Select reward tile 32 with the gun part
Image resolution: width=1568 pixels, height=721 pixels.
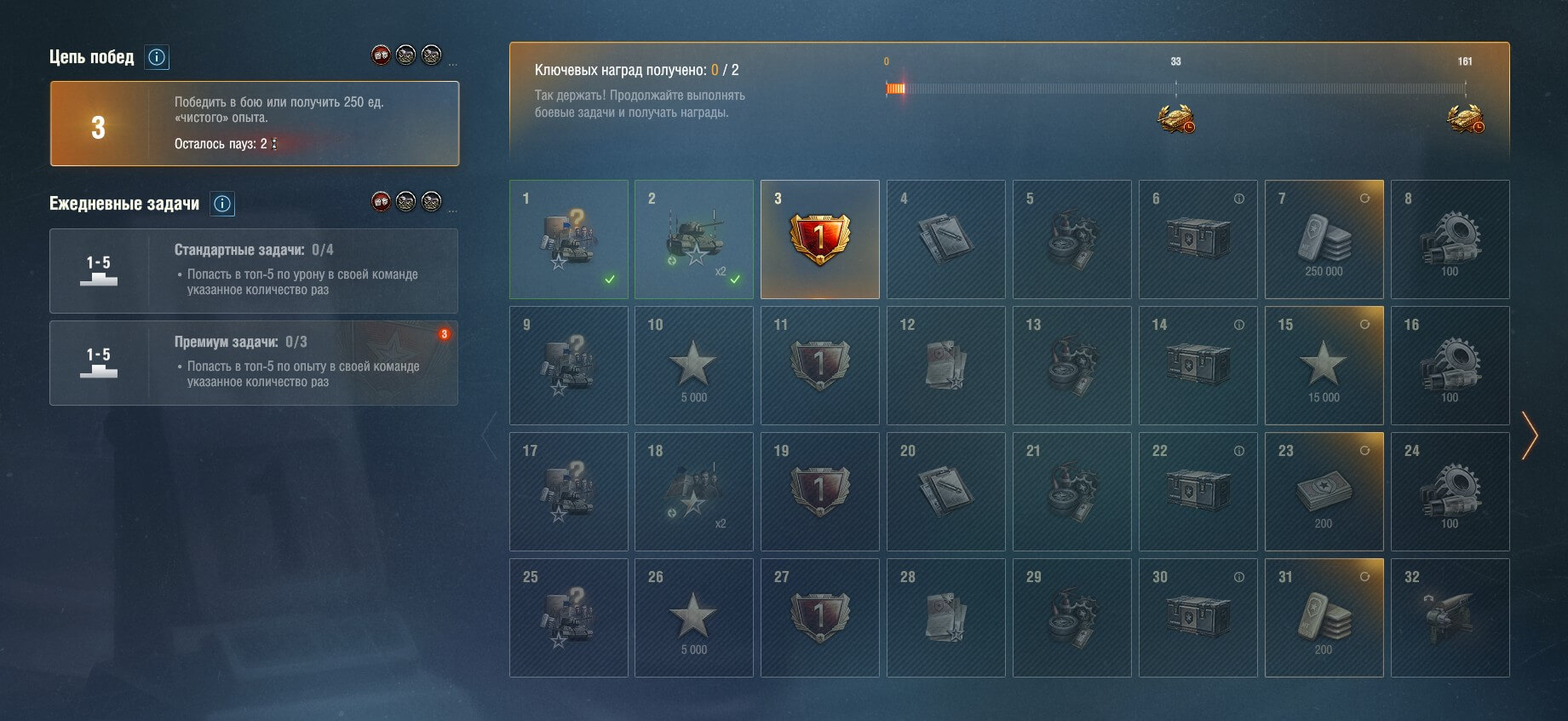click(1450, 618)
